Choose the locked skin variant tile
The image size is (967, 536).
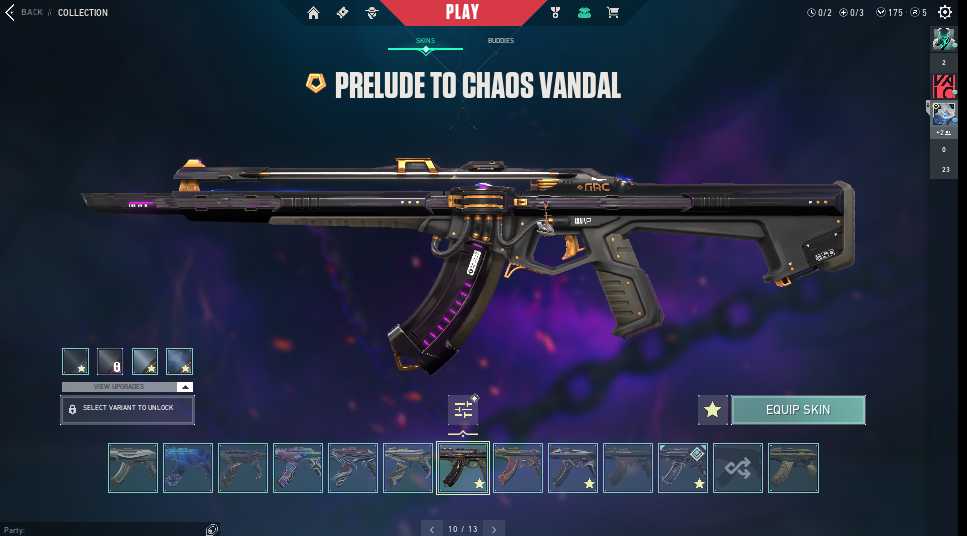pos(110,361)
